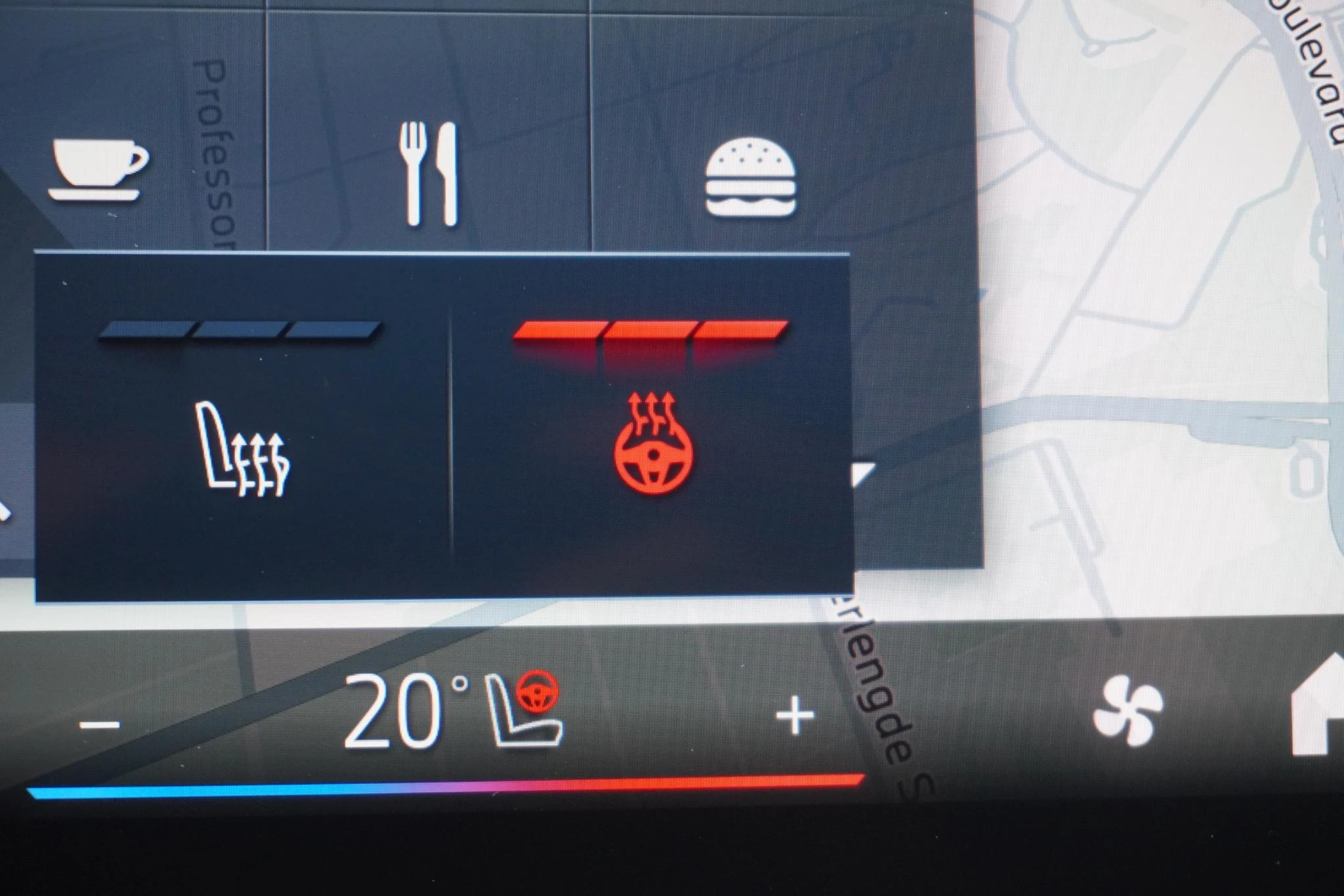The image size is (1344, 896).
Task: Toggle the red steering wheel heating
Action: 652,445
